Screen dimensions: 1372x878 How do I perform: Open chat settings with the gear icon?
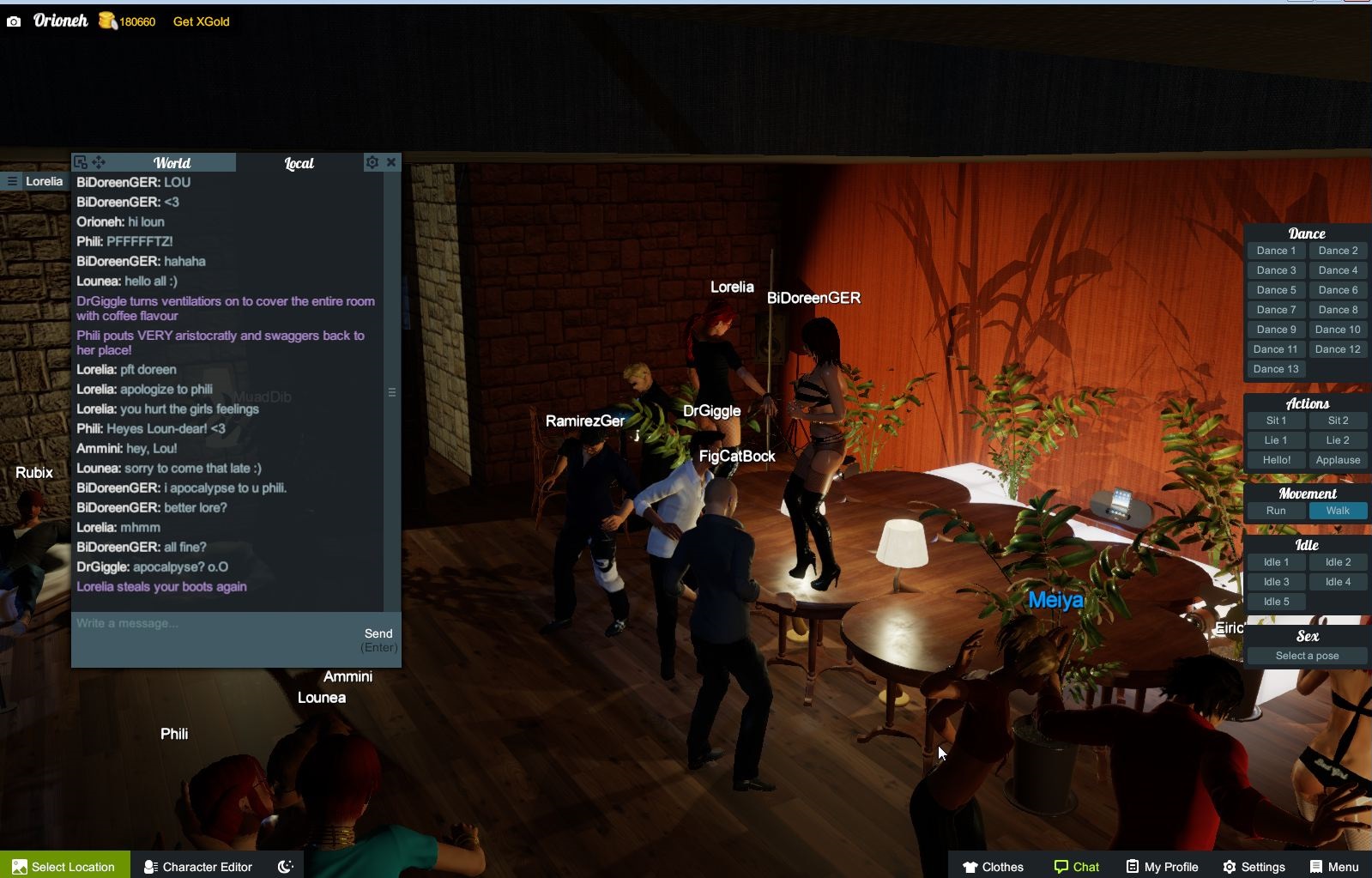372,161
